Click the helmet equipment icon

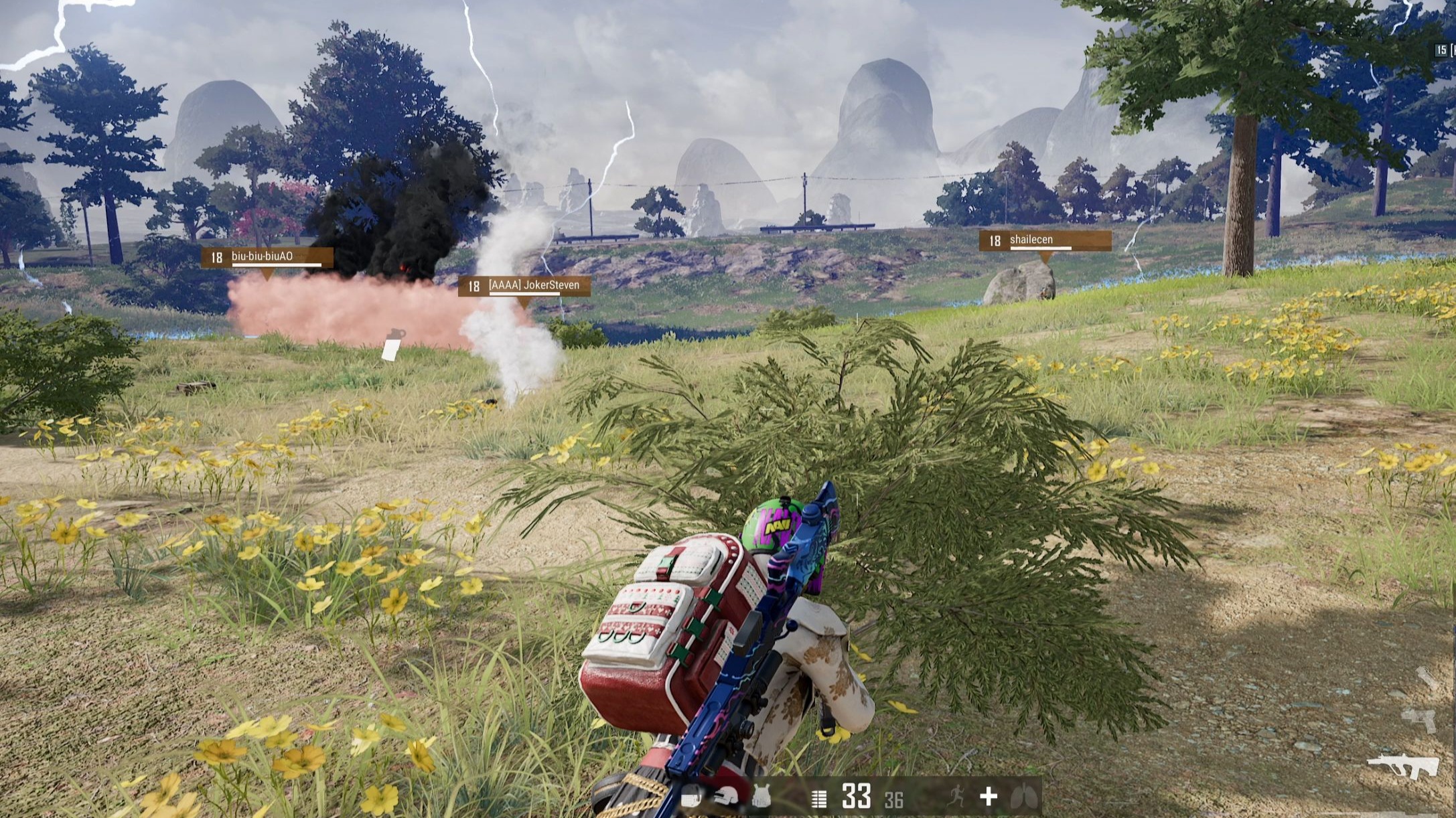[727, 797]
